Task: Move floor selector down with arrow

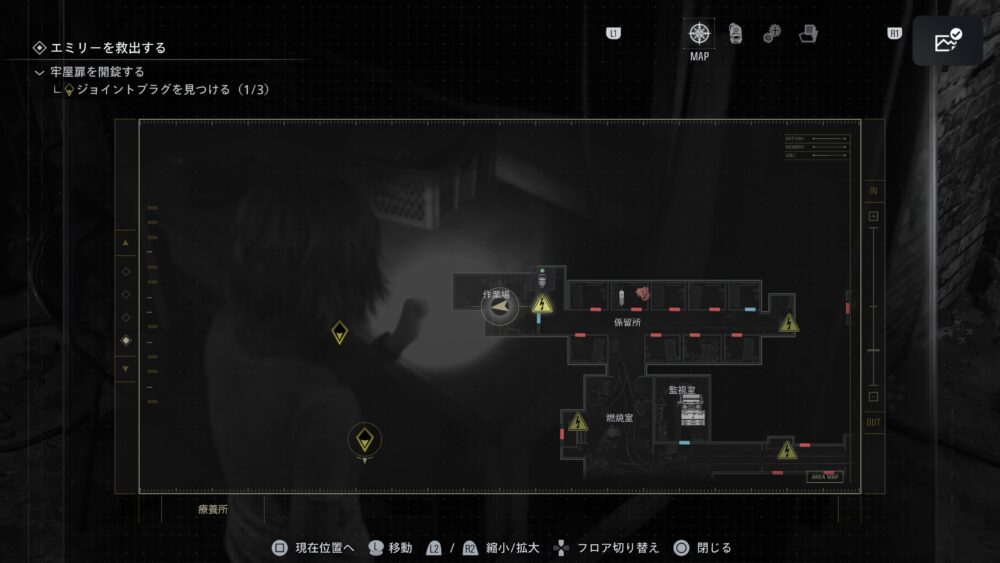Action: [x=126, y=369]
